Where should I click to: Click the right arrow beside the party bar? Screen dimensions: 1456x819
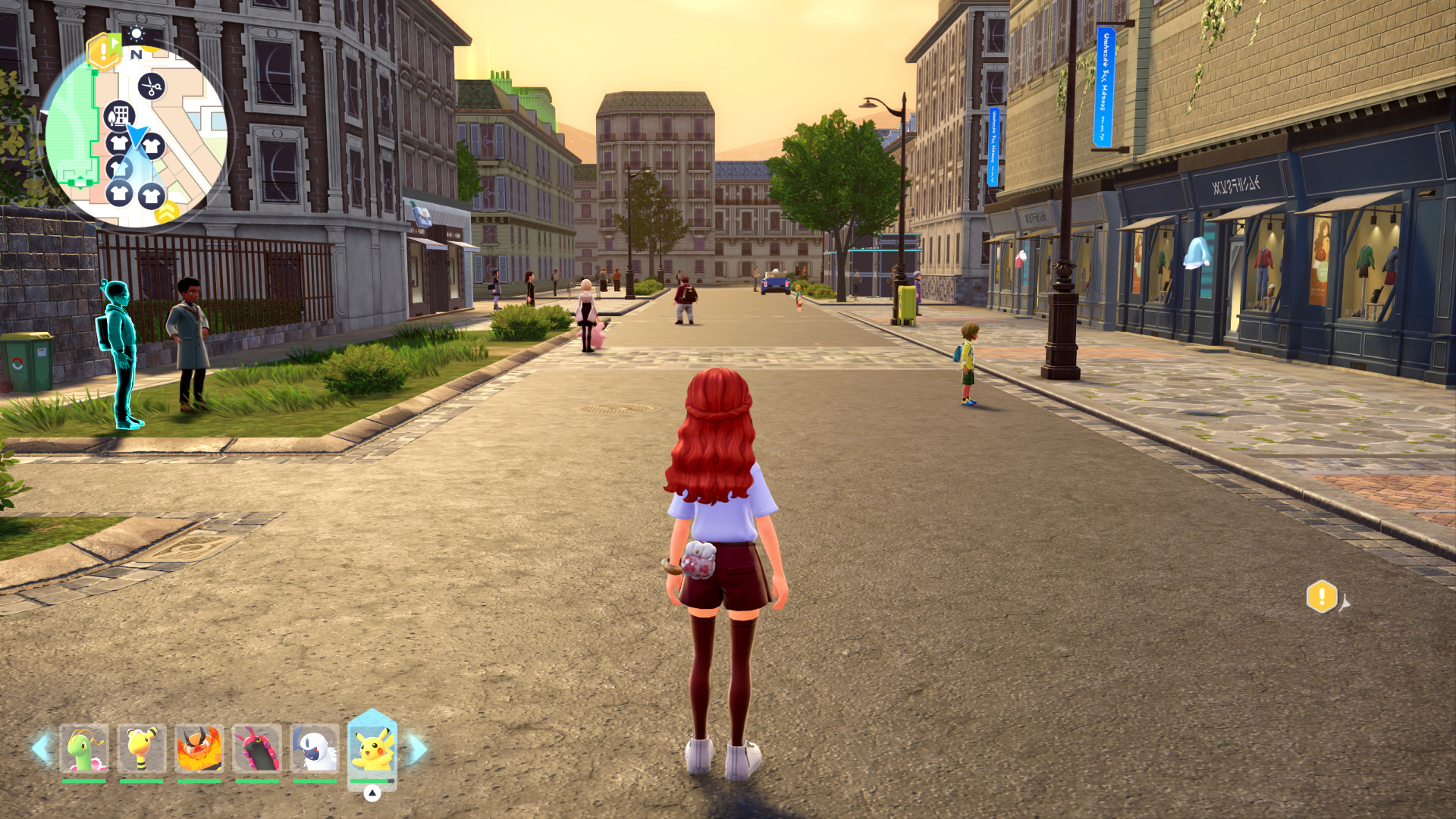417,748
